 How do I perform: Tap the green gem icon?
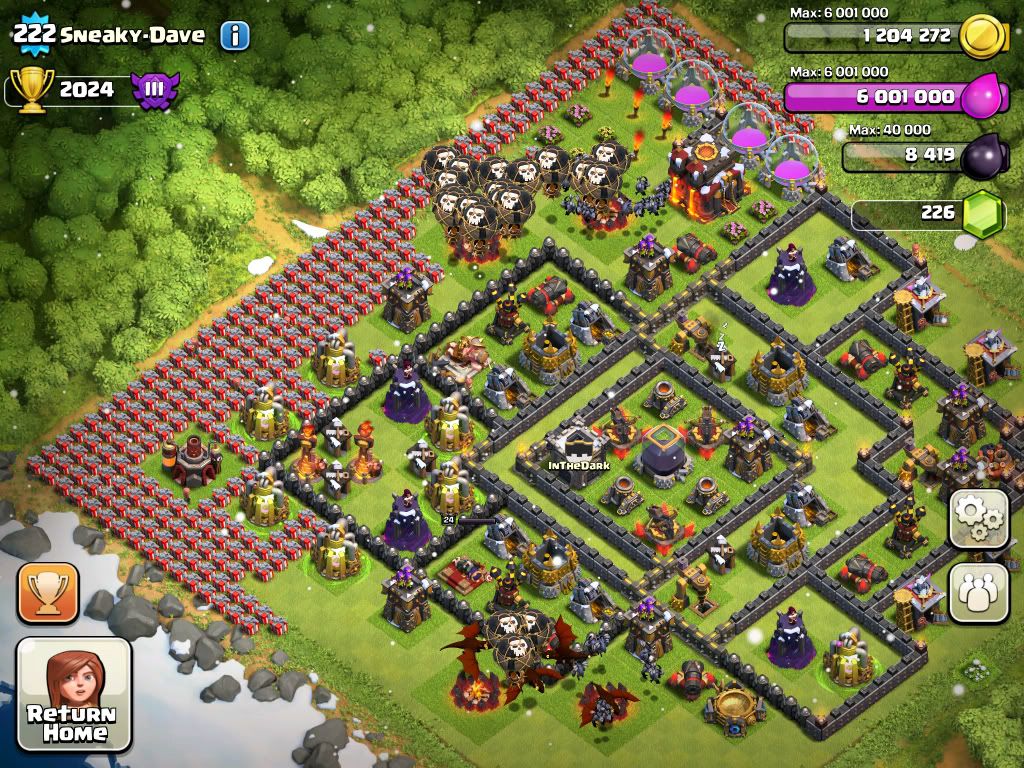(x=981, y=213)
